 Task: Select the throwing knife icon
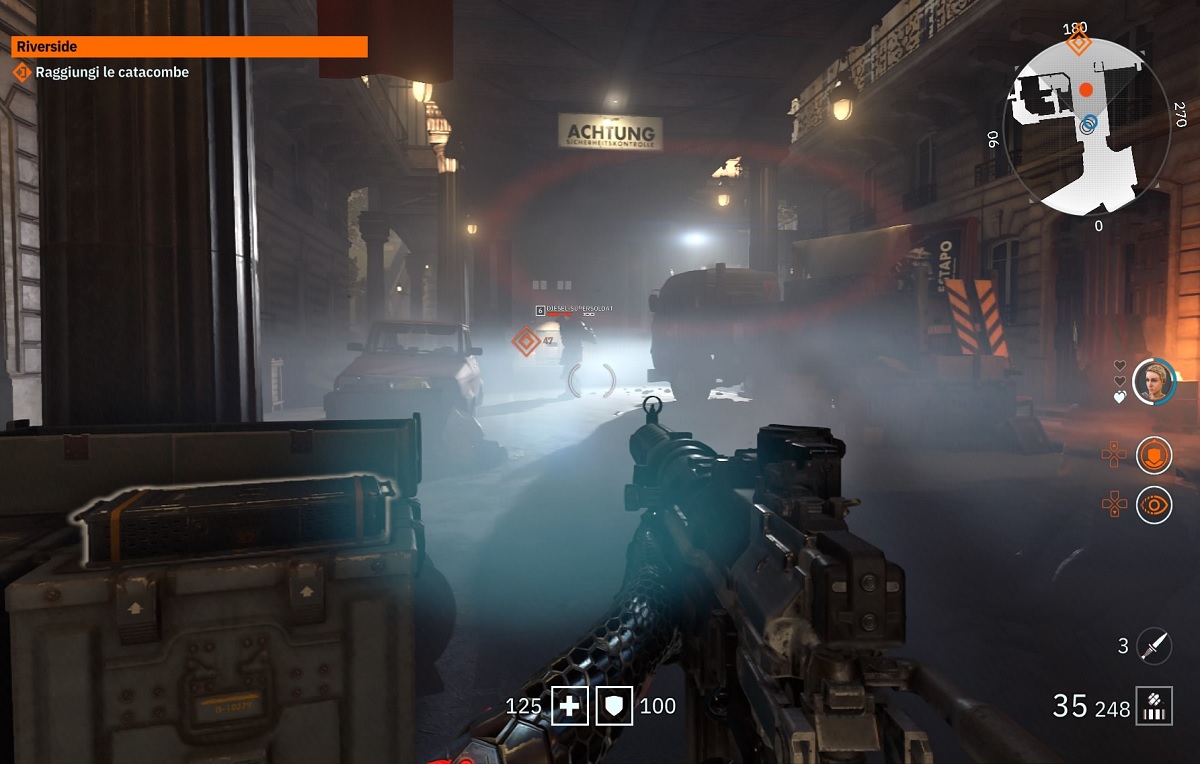(1154, 645)
